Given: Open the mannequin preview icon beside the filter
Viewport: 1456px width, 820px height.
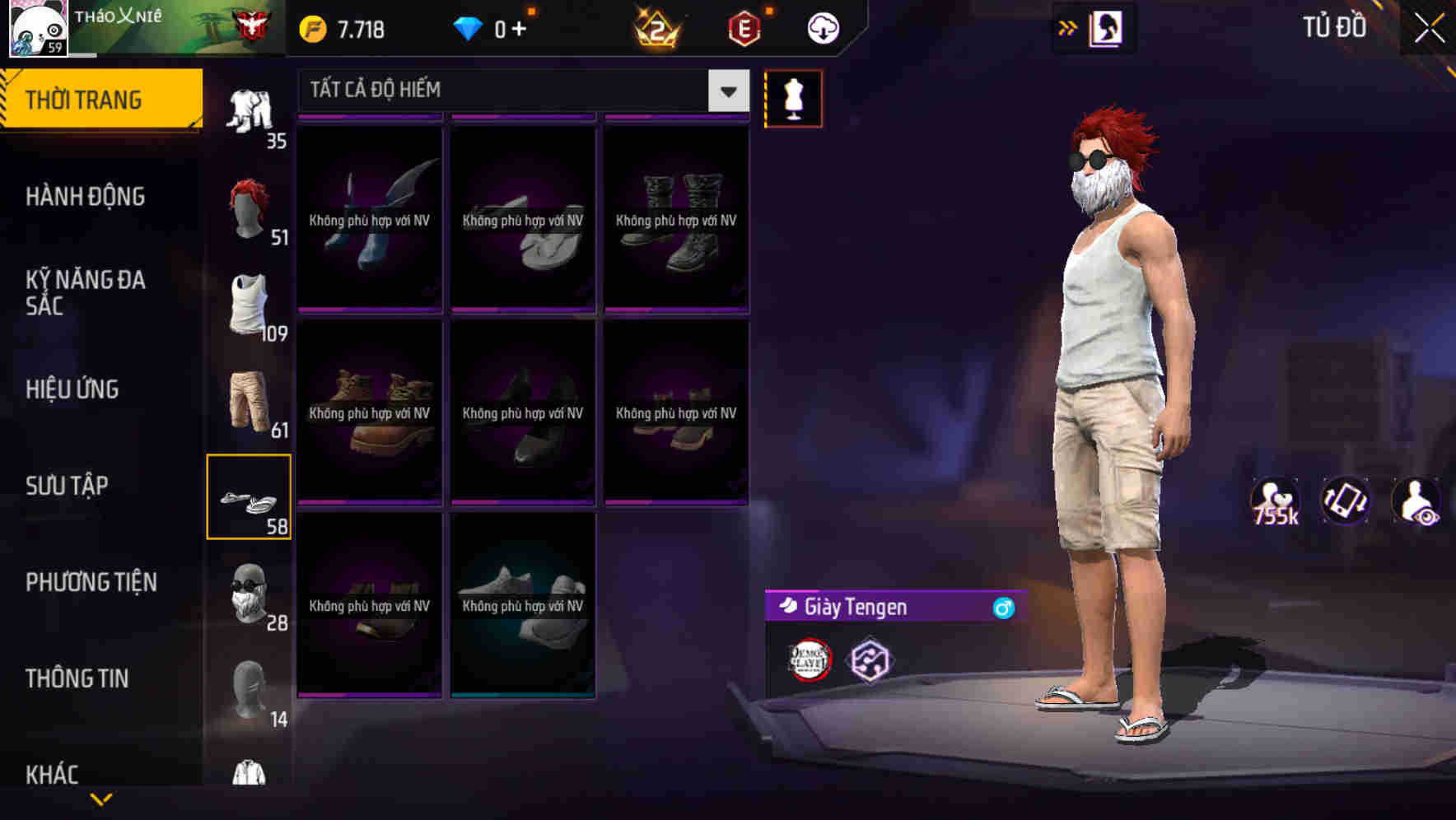Looking at the screenshot, I should pyautogui.click(x=793, y=97).
